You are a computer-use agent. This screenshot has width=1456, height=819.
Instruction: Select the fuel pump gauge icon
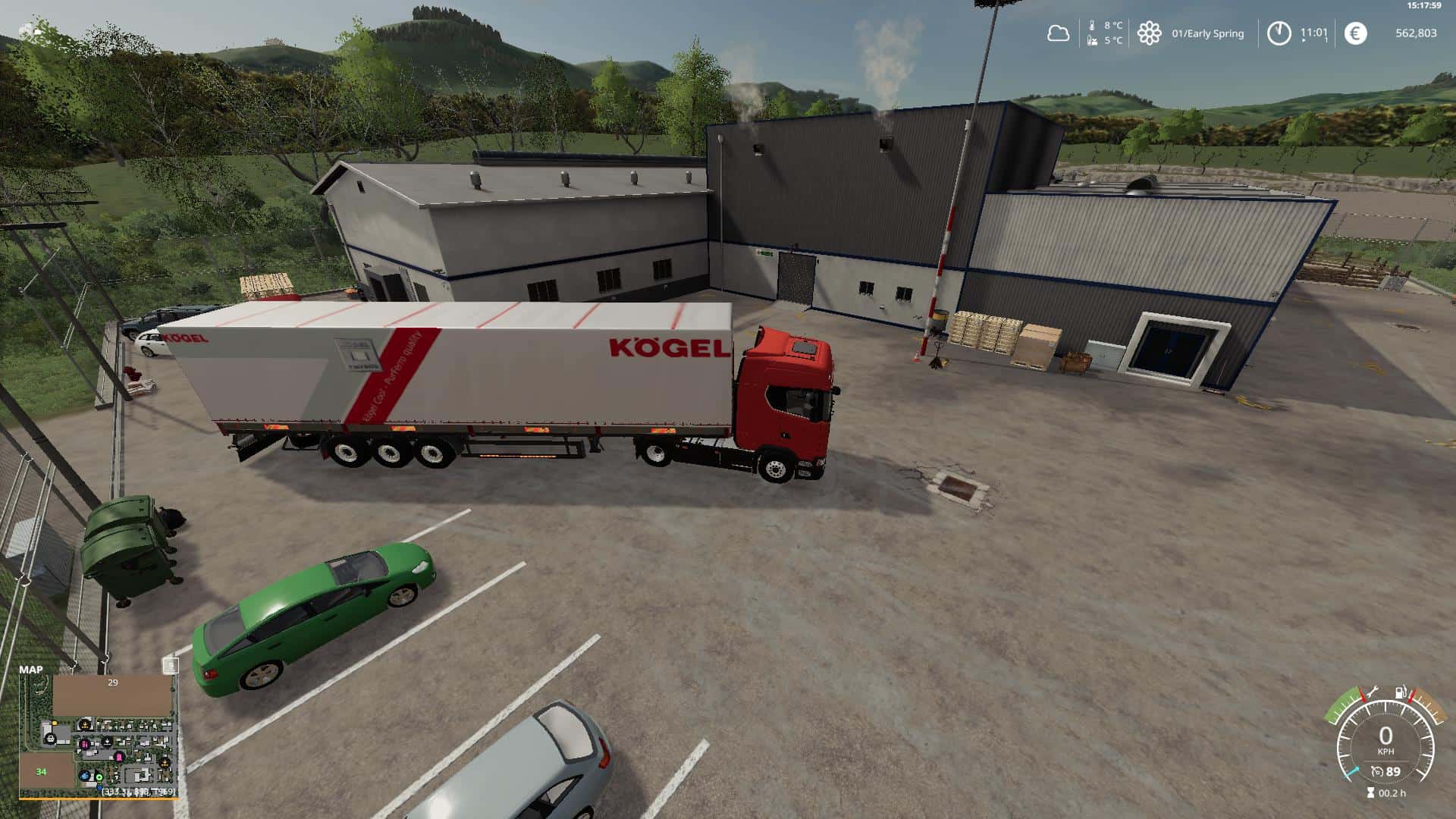coord(1401,692)
